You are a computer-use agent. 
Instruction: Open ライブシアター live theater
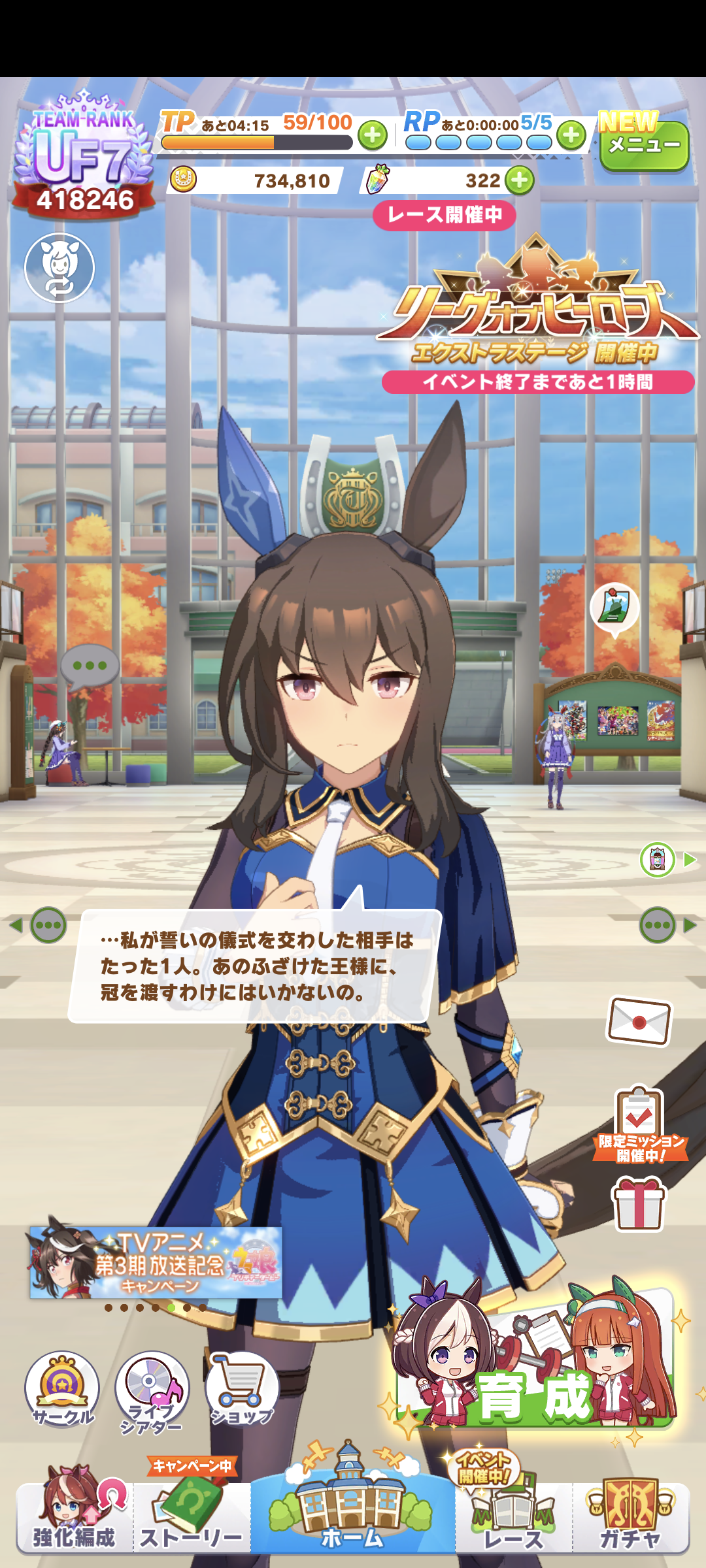pyautogui.click(x=152, y=1388)
